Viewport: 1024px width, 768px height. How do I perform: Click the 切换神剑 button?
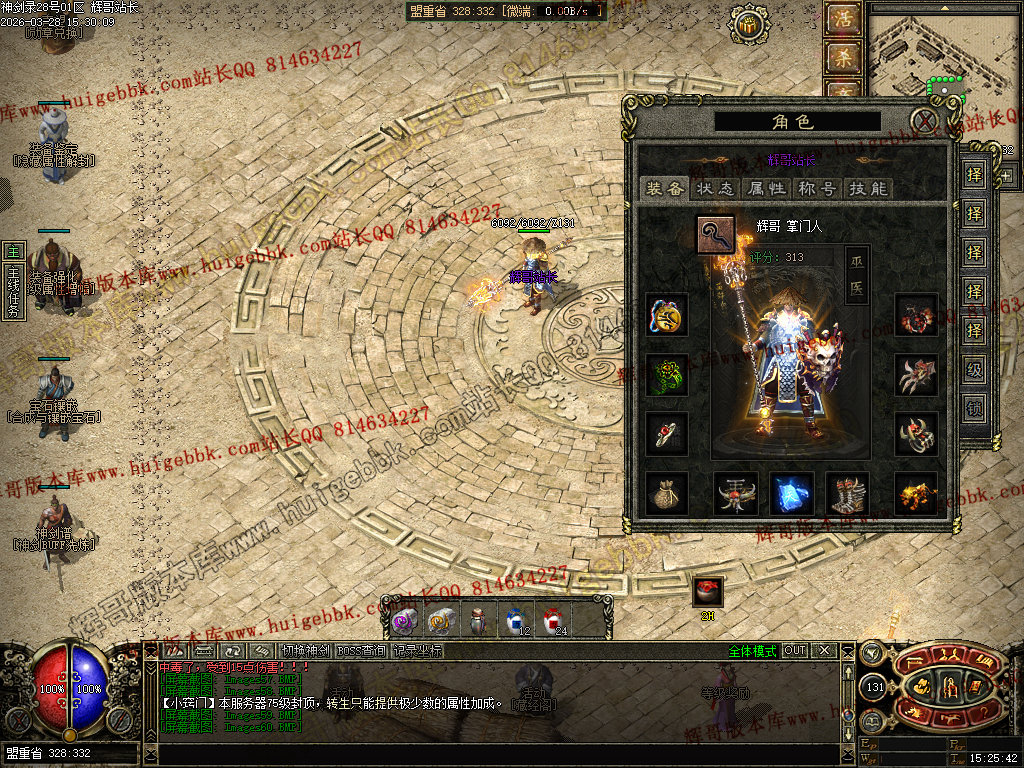304,650
